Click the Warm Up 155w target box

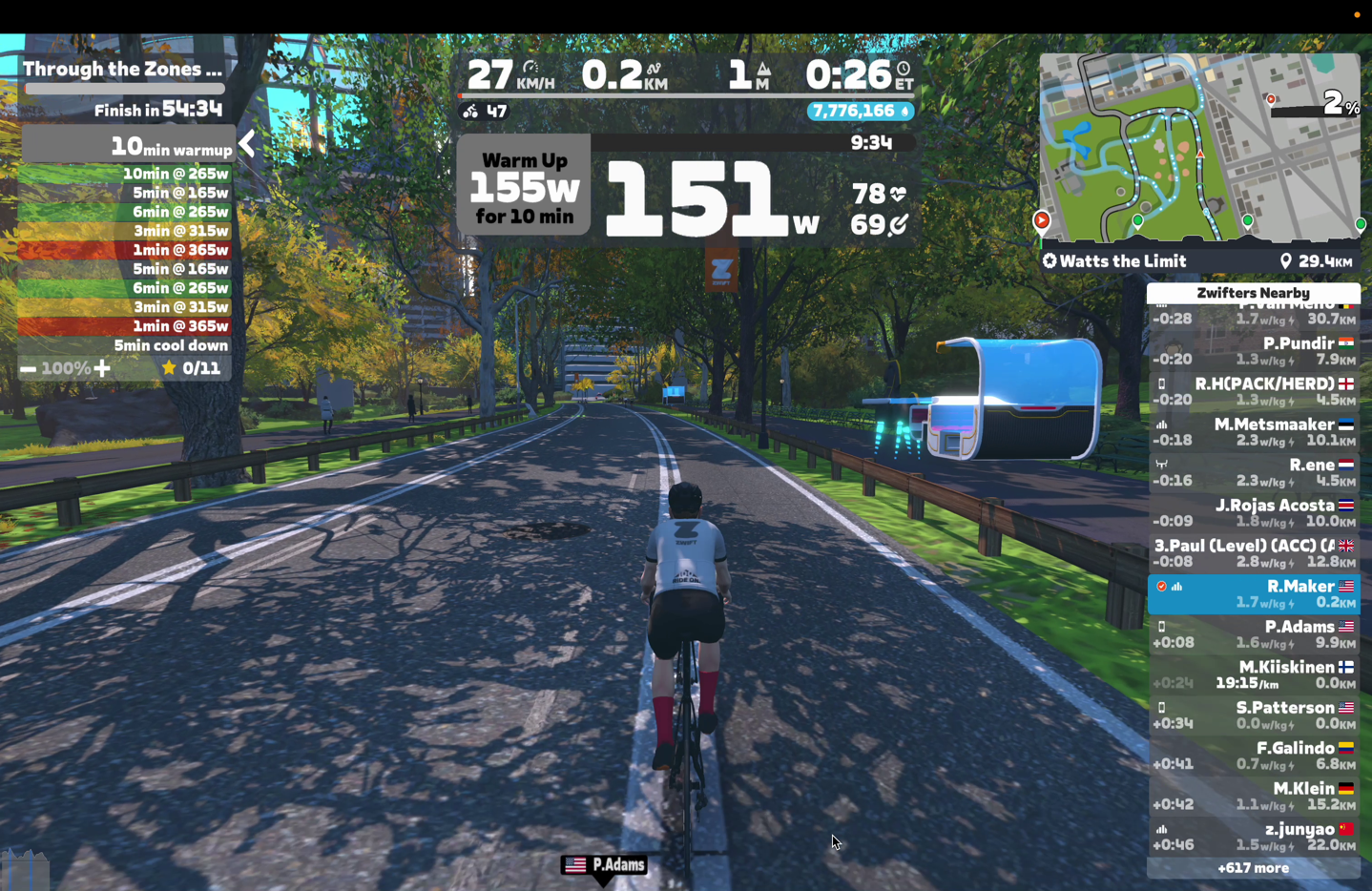pos(524,188)
